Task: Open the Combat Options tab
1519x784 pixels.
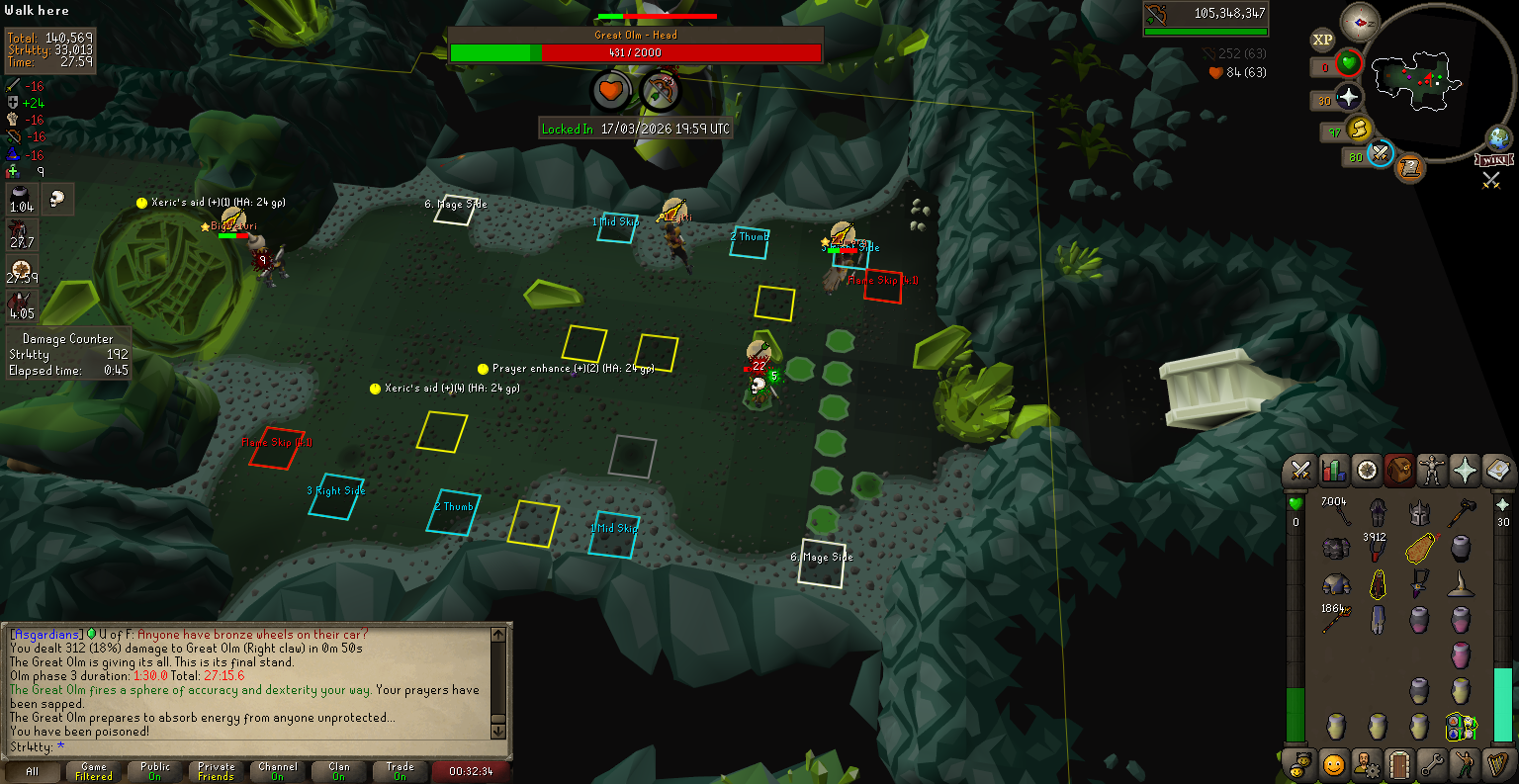Action: (1300, 471)
